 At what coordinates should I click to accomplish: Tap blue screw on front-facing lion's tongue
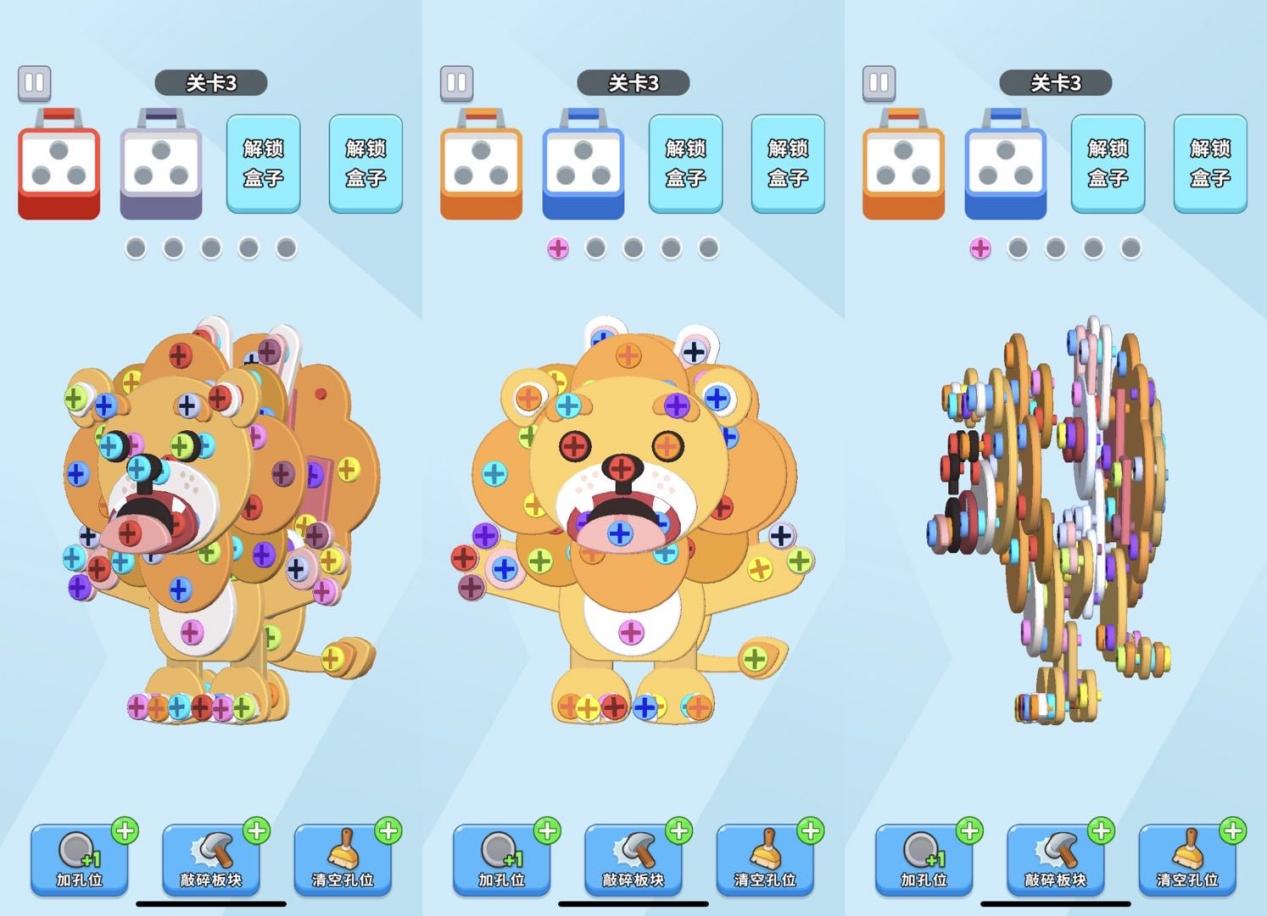click(620, 533)
